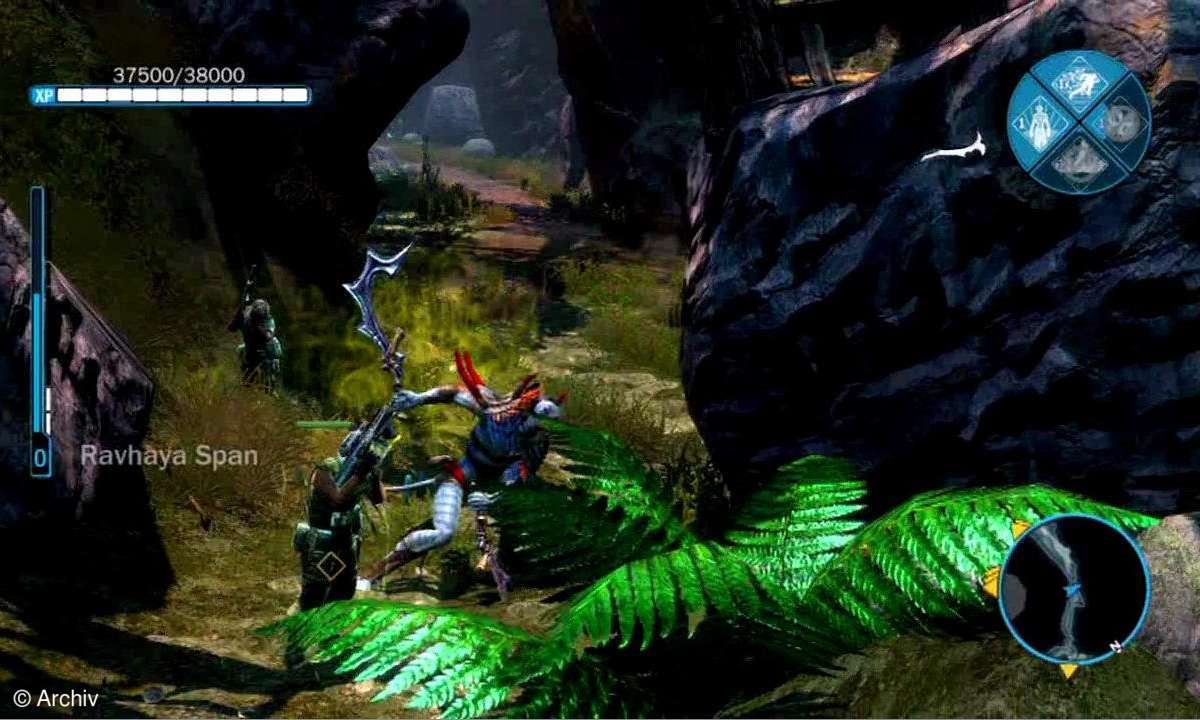Click the white club weapon icon
1200x720 pixels.
coord(953,151)
